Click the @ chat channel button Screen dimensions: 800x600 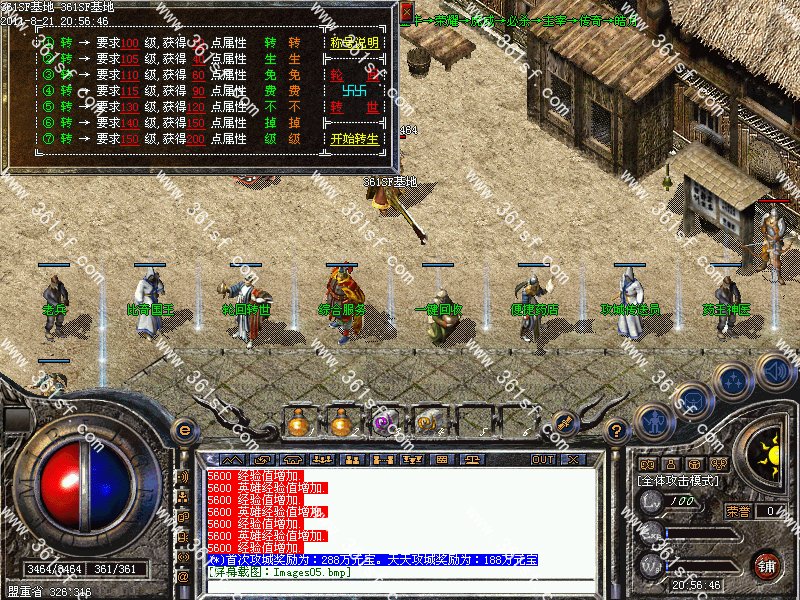coord(183,576)
